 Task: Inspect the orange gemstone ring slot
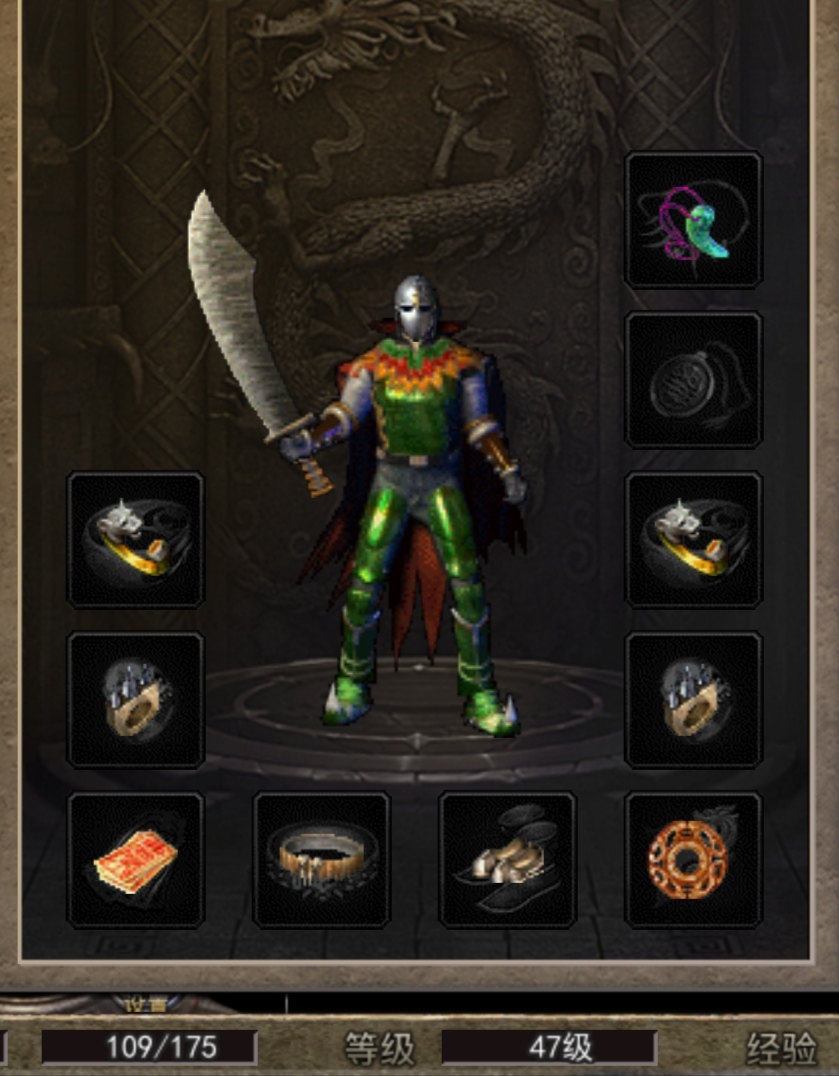[x=693, y=860]
